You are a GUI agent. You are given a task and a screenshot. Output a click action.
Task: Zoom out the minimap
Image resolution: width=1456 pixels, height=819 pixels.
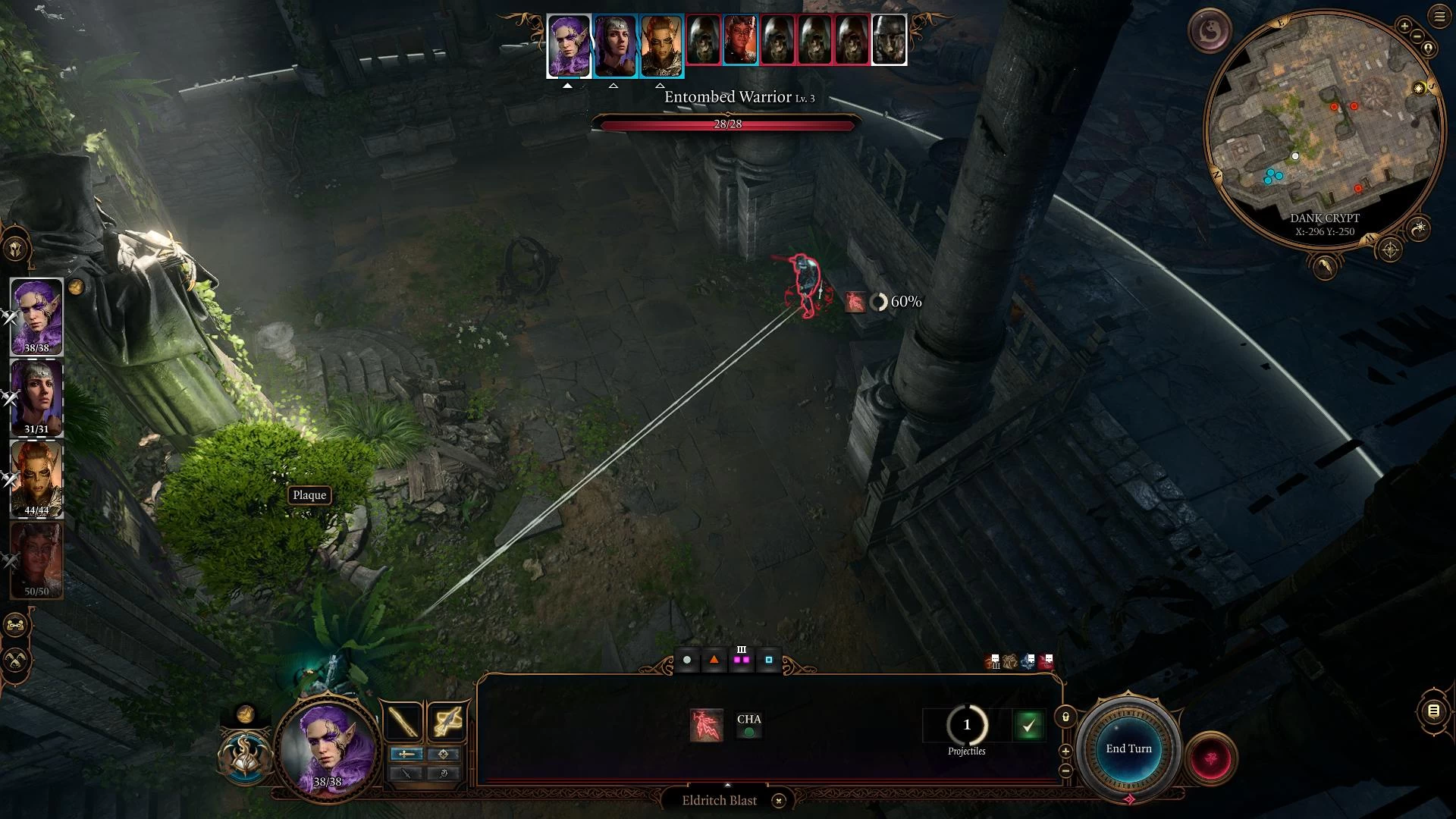pos(1416,37)
